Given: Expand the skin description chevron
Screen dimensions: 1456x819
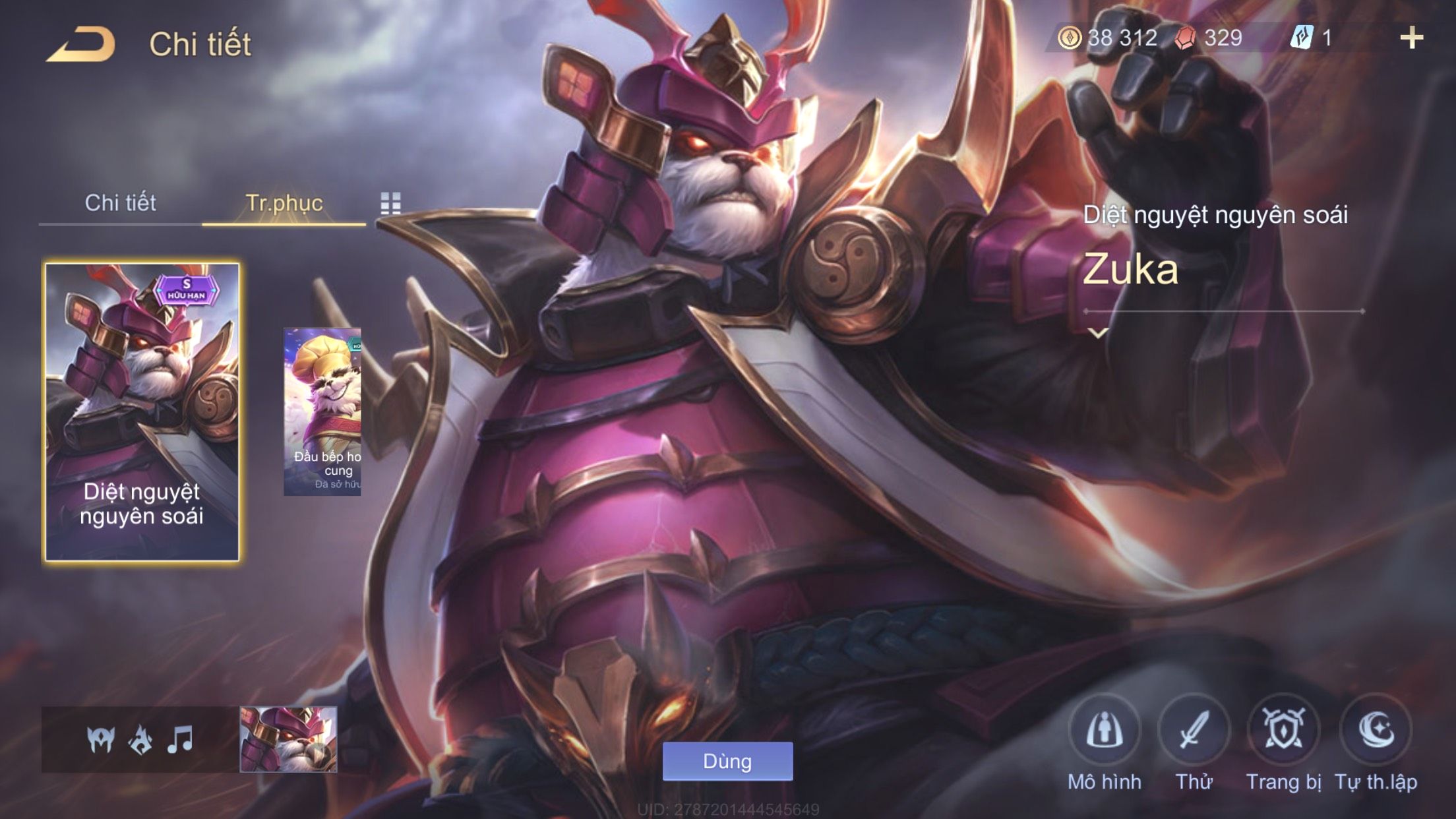Looking at the screenshot, I should (1098, 334).
